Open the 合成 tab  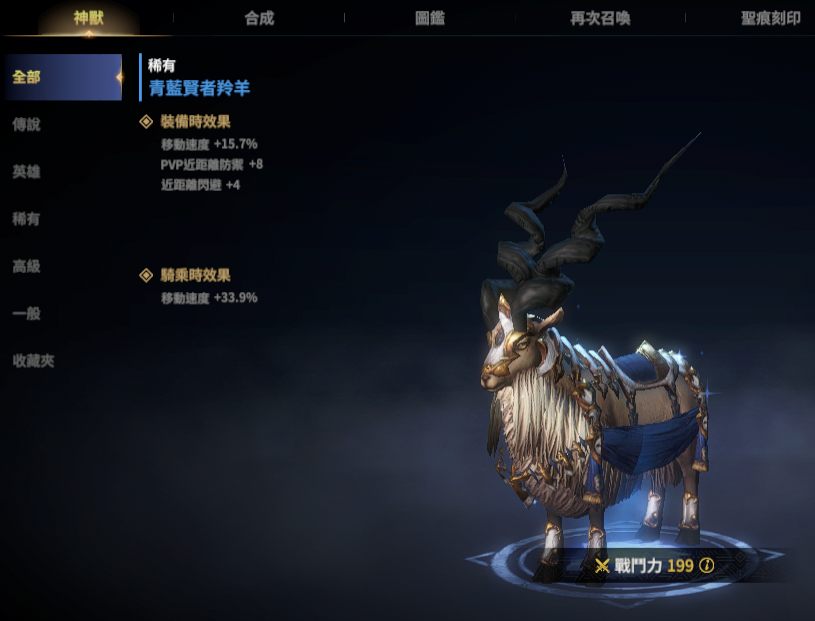coord(259,18)
